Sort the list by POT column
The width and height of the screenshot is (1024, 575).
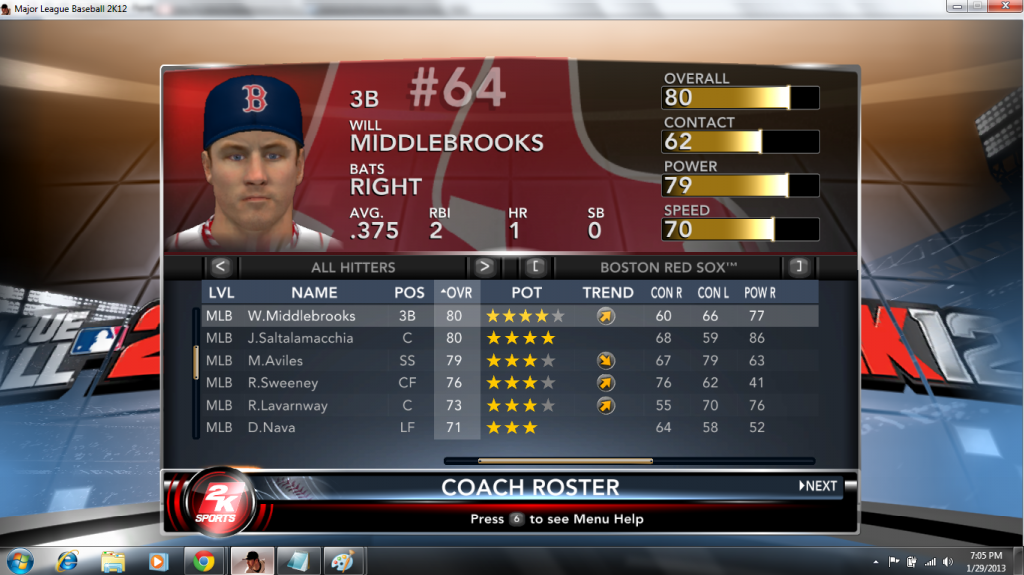(526, 293)
